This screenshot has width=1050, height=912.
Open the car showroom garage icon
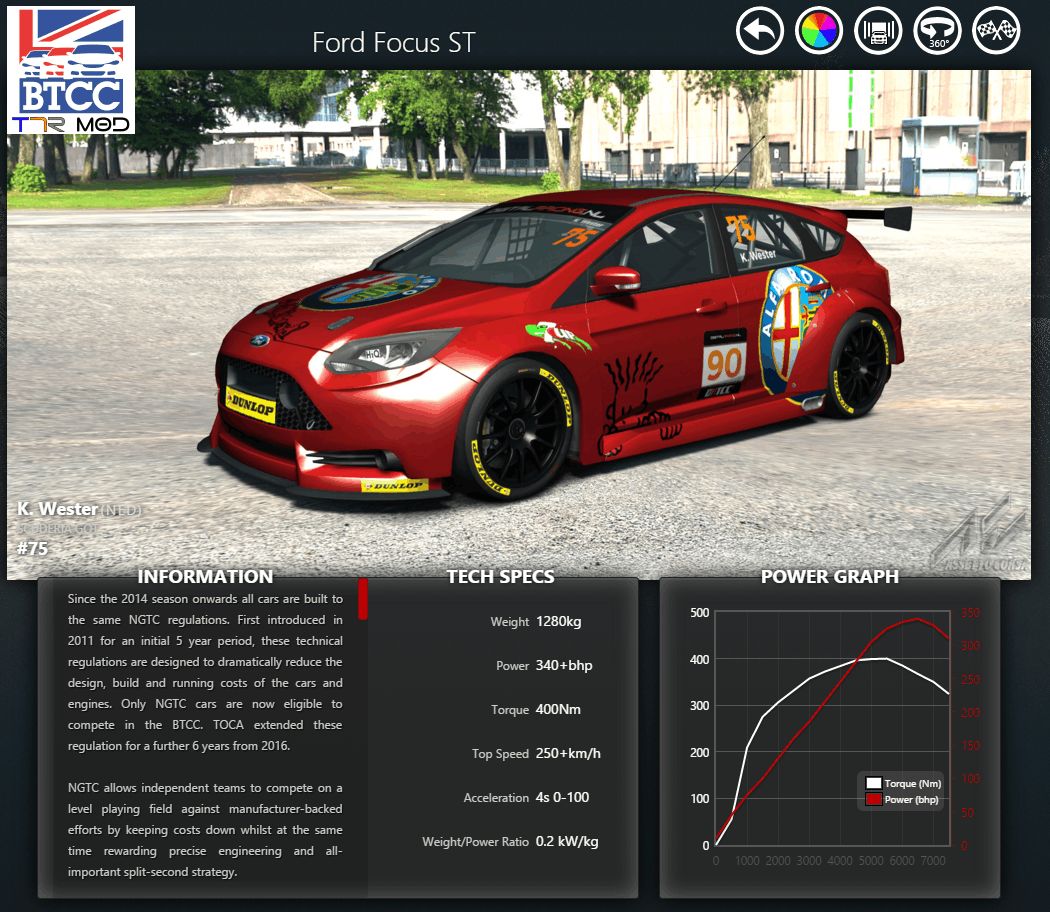pos(879,31)
